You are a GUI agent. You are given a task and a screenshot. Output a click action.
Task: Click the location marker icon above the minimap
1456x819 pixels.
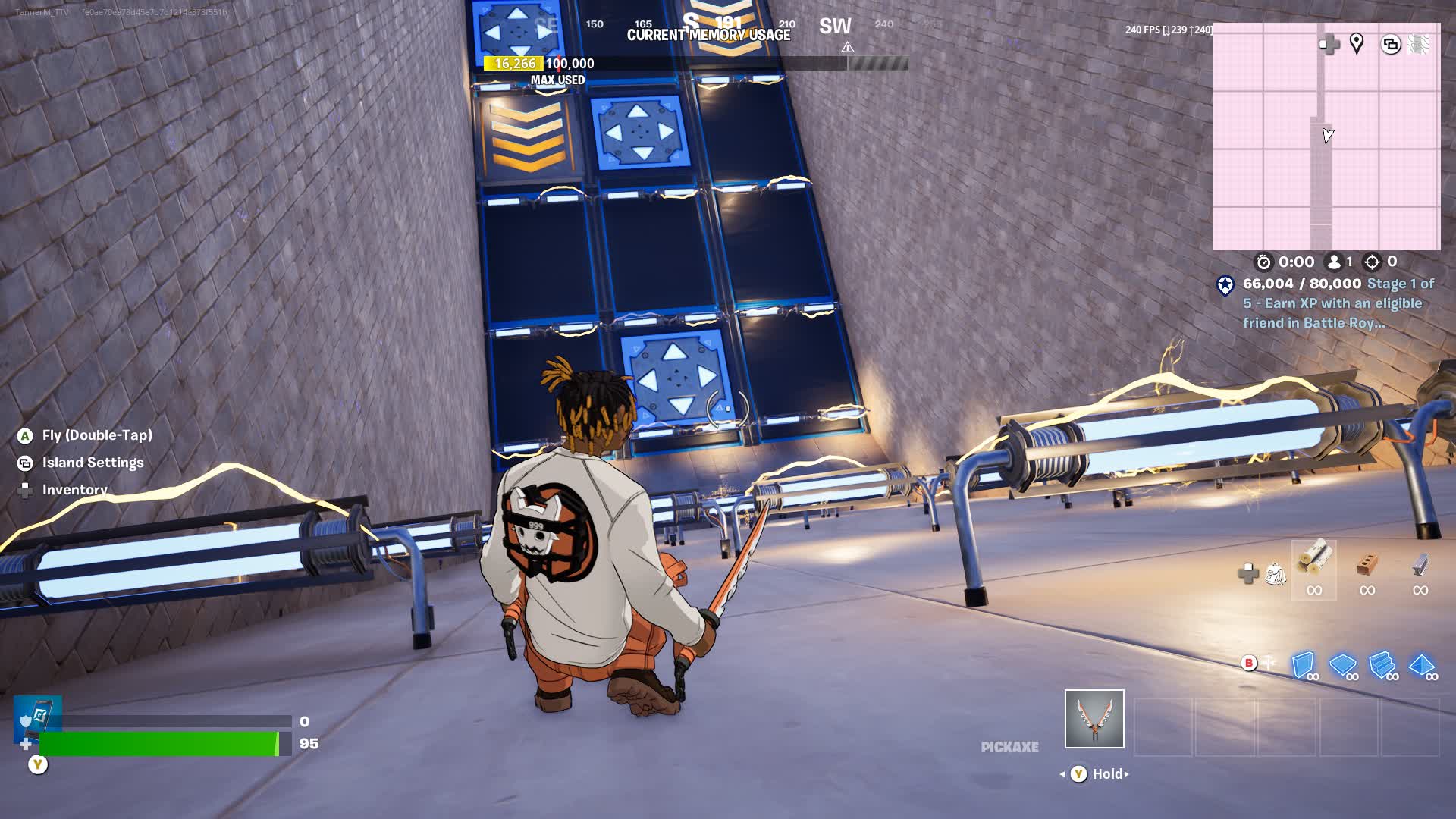point(1357,44)
